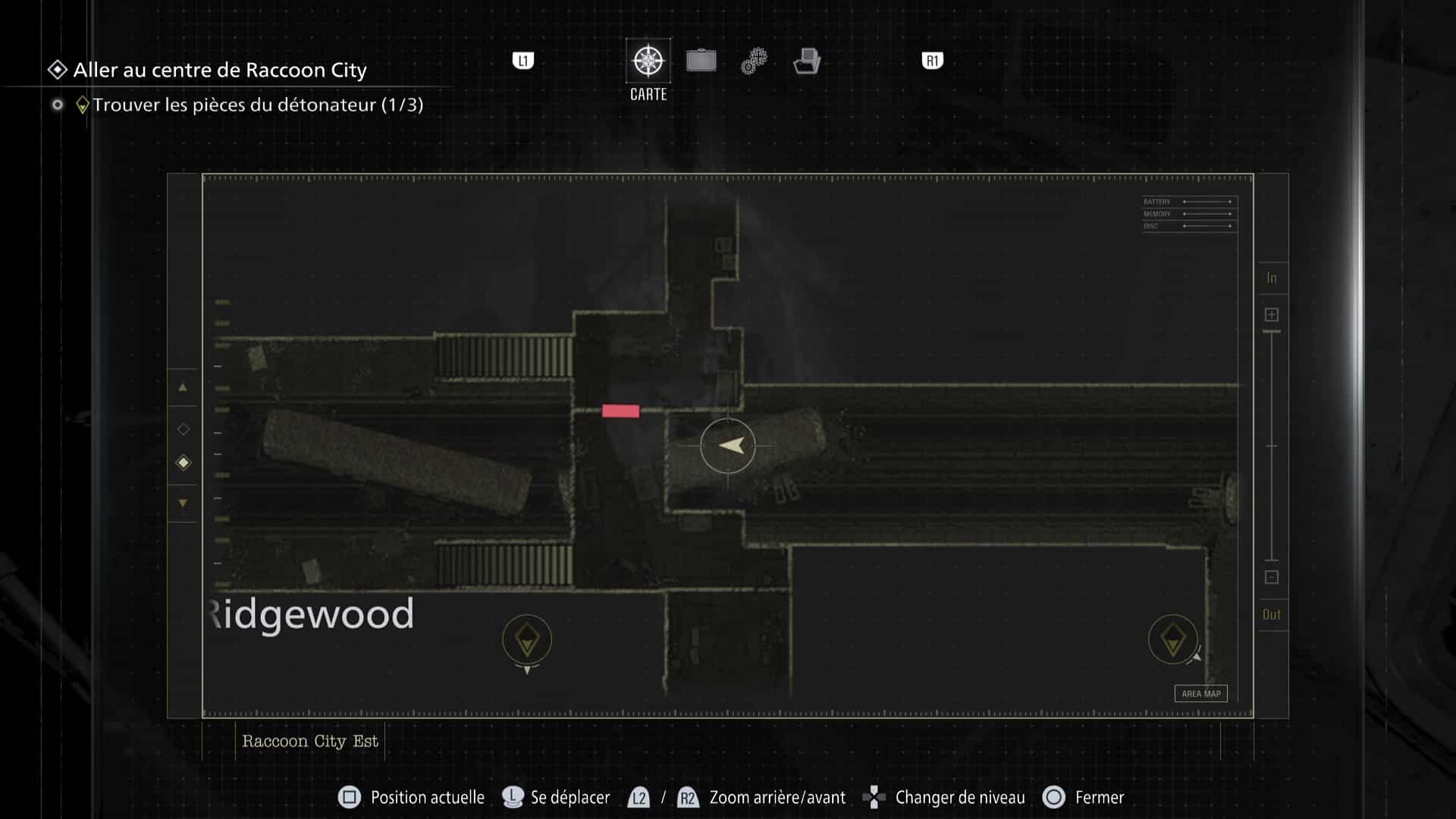This screenshot has width=1456, height=819.
Task: Toggle the filled diamond marker filter
Action: pyautogui.click(x=183, y=462)
